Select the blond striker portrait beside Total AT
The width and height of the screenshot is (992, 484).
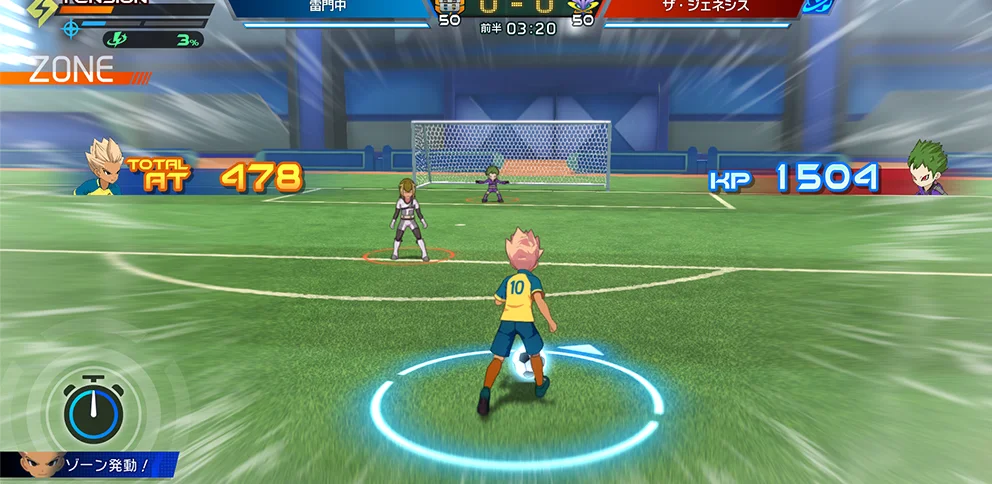pos(105,166)
